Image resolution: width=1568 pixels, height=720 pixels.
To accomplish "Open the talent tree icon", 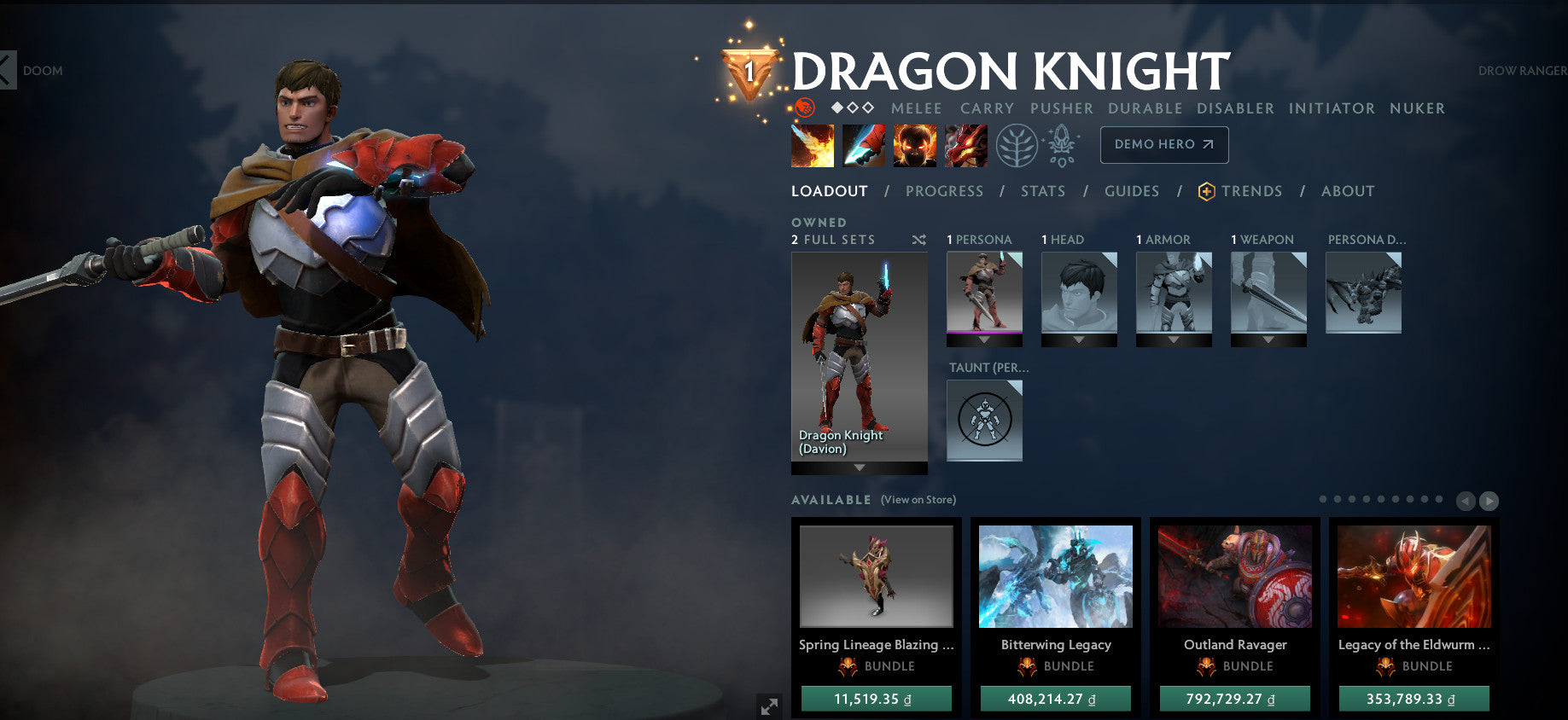I will point(1016,145).
